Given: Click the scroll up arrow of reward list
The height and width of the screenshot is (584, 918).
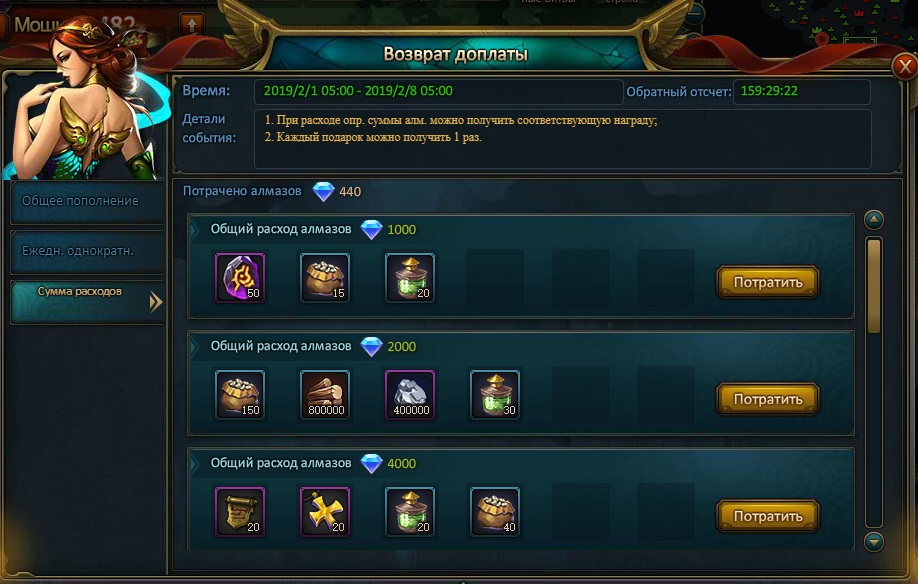Looking at the screenshot, I should [874, 220].
